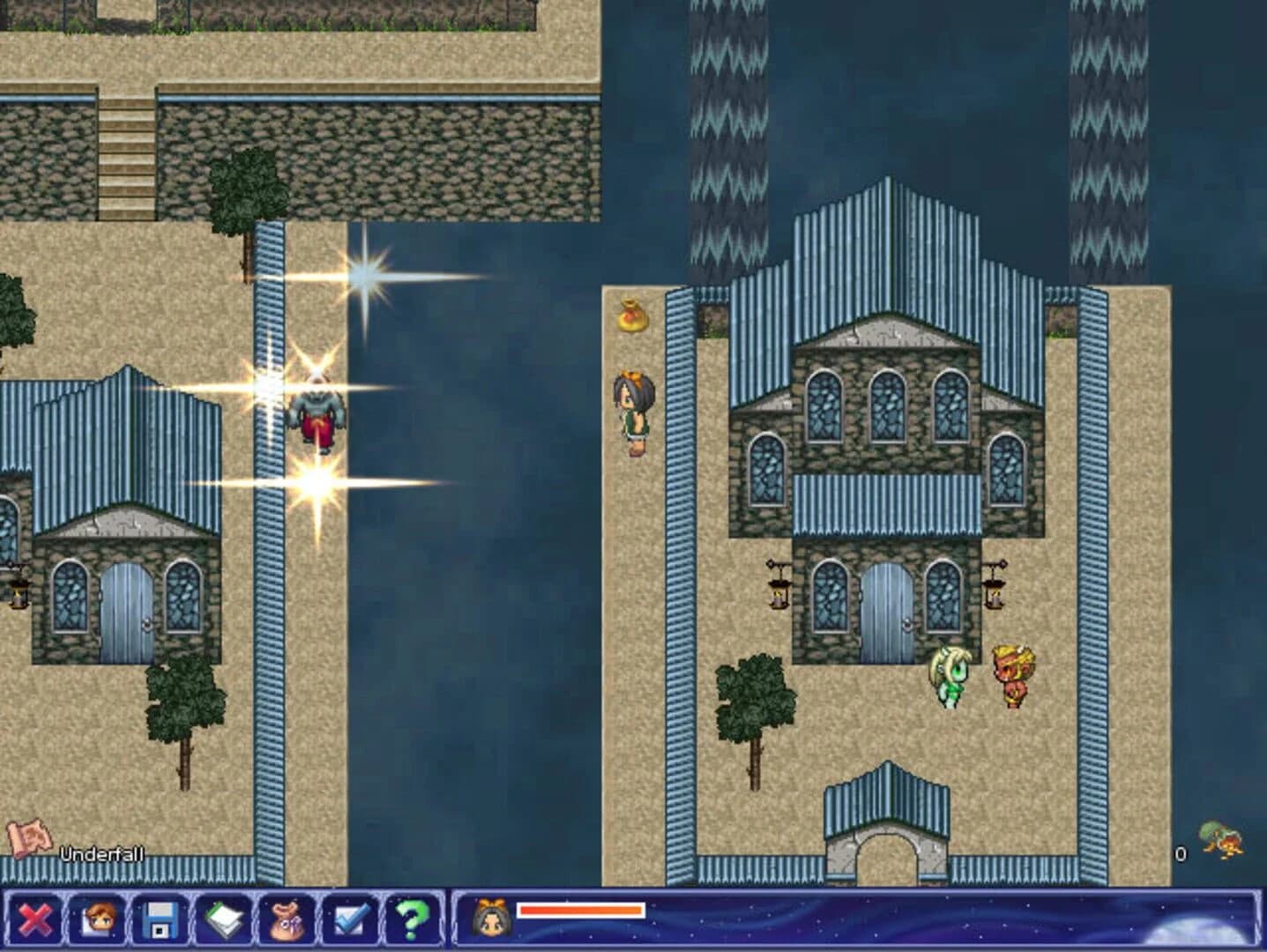The image size is (1267, 952).
Task: Open the journal using the book icon
Action: 225,919
